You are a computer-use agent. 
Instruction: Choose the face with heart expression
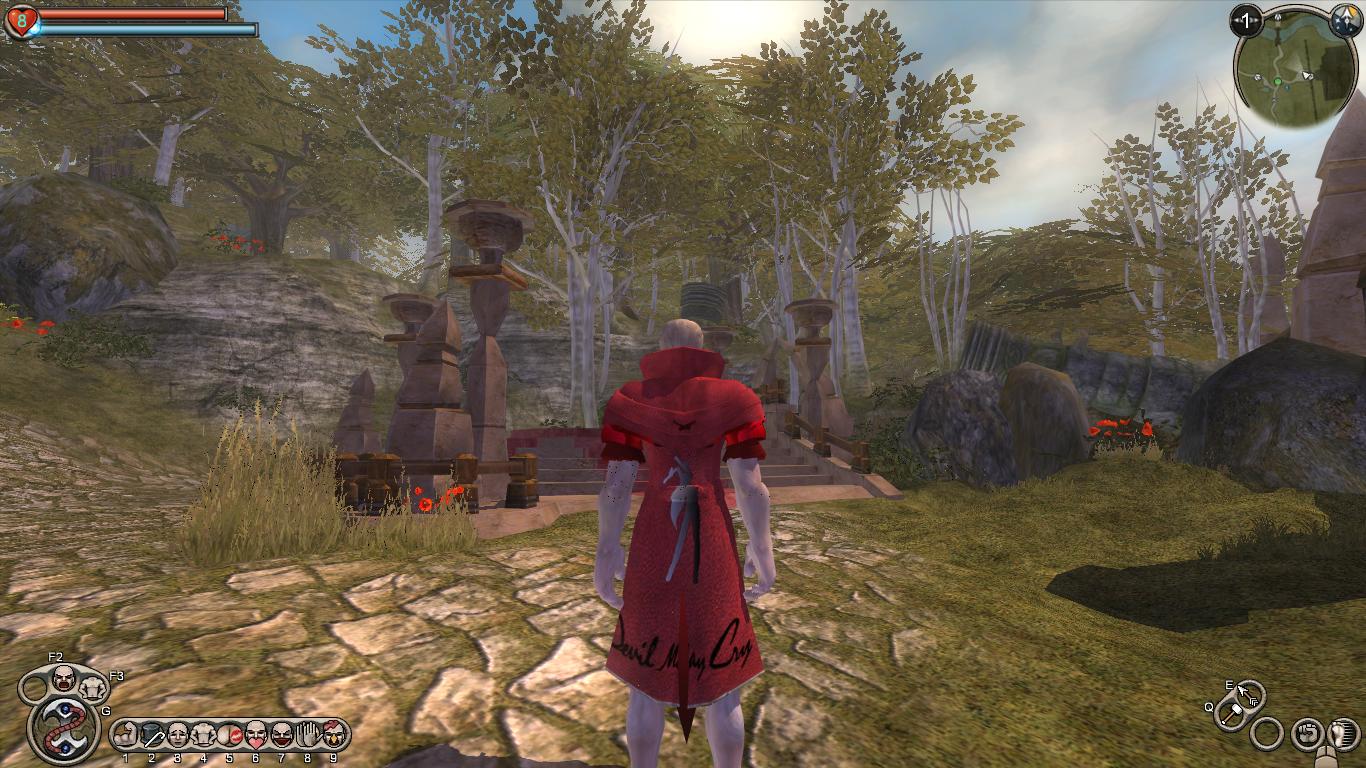pyautogui.click(x=256, y=736)
